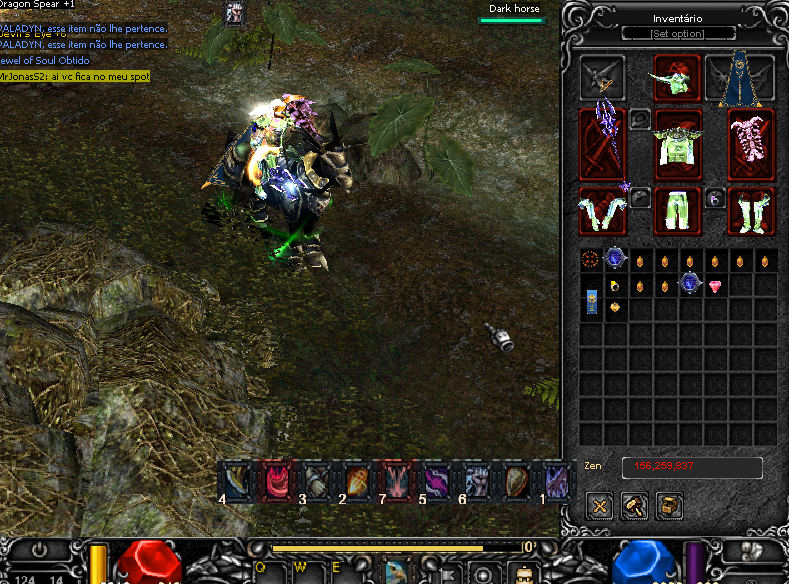The width and height of the screenshot is (789, 584).
Task: Select the blue banner item in inventory
Action: 591,298
